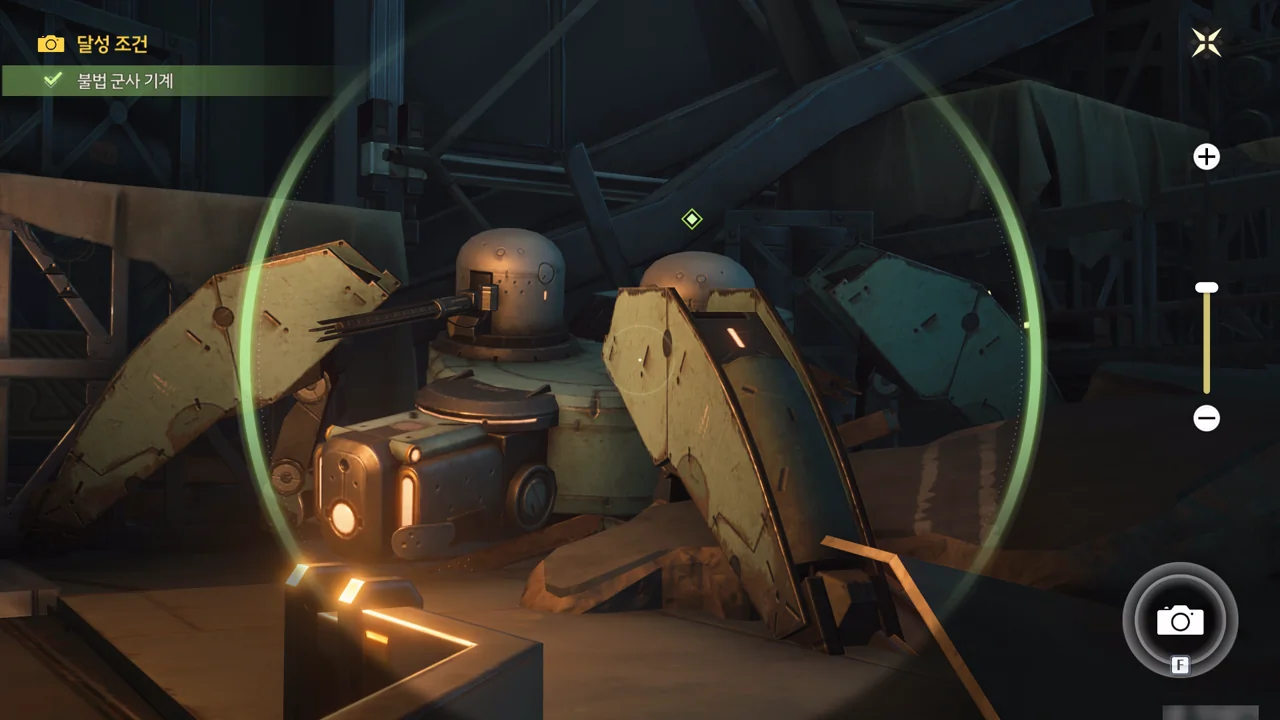Image resolution: width=1280 pixels, height=720 pixels.
Task: Select the 불법 군사 기계 condition entry
Action: [125, 81]
